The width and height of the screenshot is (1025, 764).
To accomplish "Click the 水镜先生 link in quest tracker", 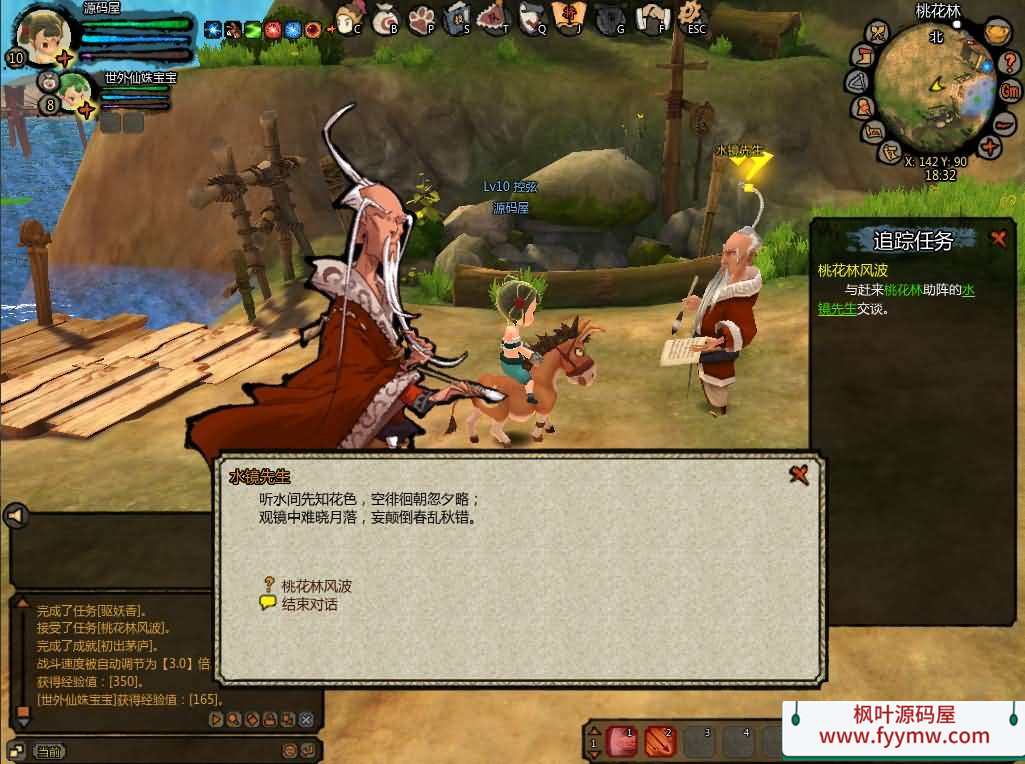I will pyautogui.click(x=838, y=309).
